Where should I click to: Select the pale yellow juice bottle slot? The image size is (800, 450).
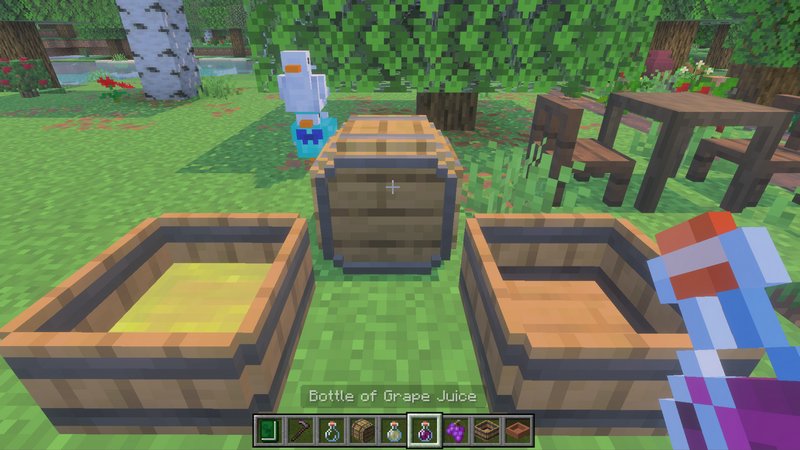393,431
